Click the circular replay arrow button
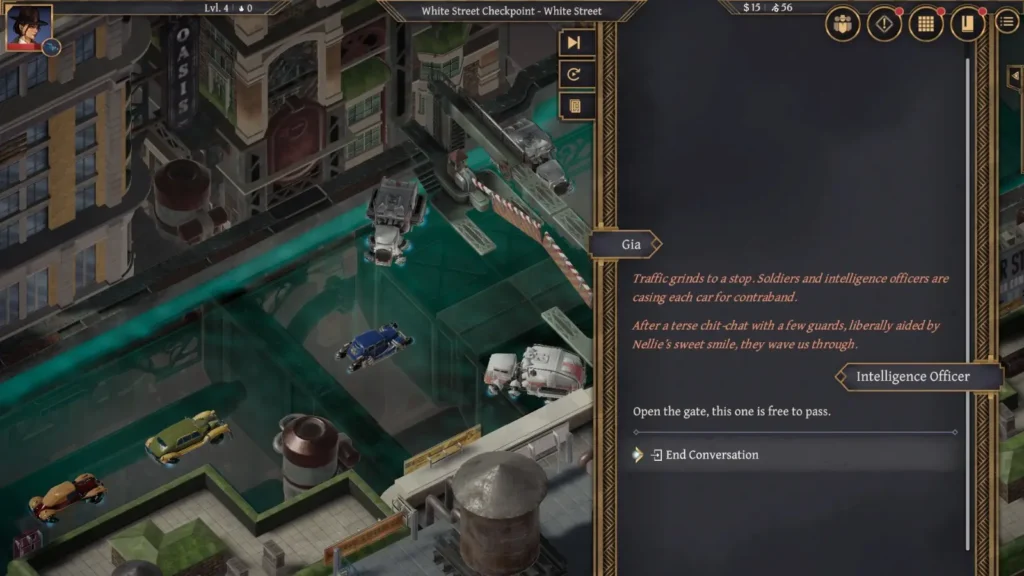The height and width of the screenshot is (576, 1024). coord(574,74)
